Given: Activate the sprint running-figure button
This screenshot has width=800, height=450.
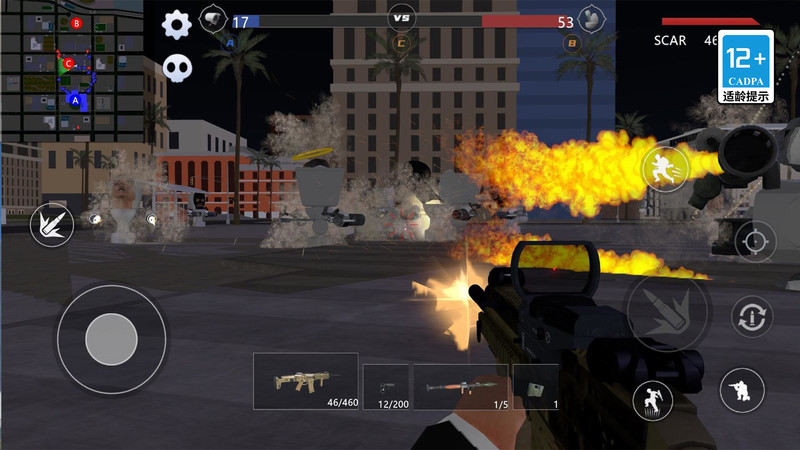Looking at the screenshot, I should [x=663, y=167].
